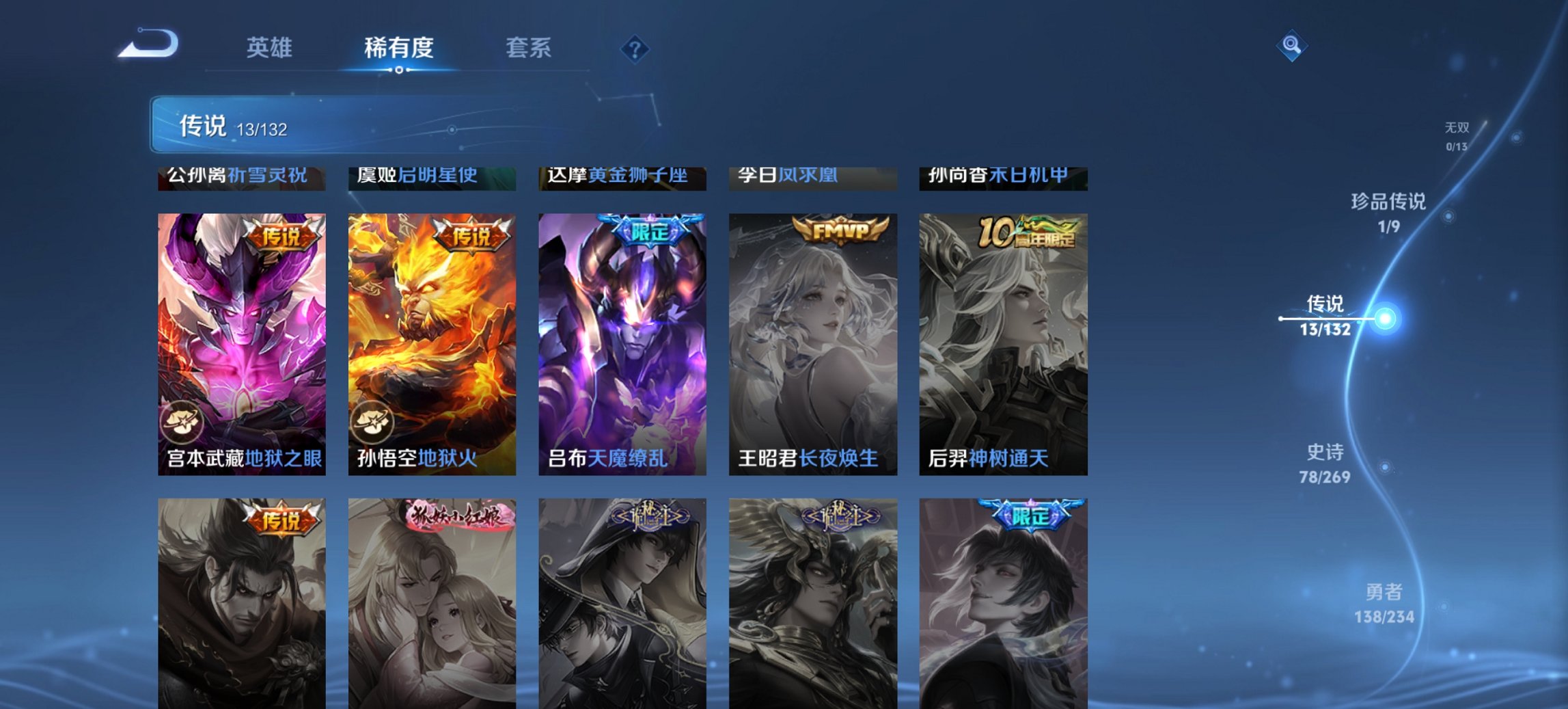The height and width of the screenshot is (709, 1568).
Task: Switch to the 英雄 tab
Action: [x=271, y=48]
